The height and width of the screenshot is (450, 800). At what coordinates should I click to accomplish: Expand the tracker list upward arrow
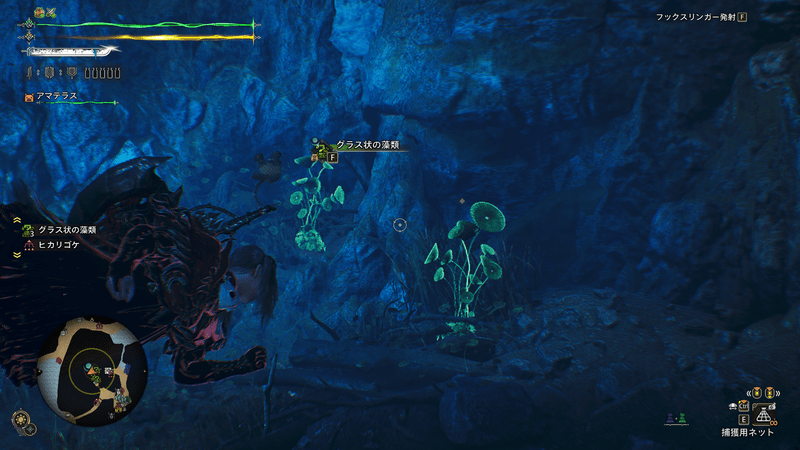[x=17, y=217]
